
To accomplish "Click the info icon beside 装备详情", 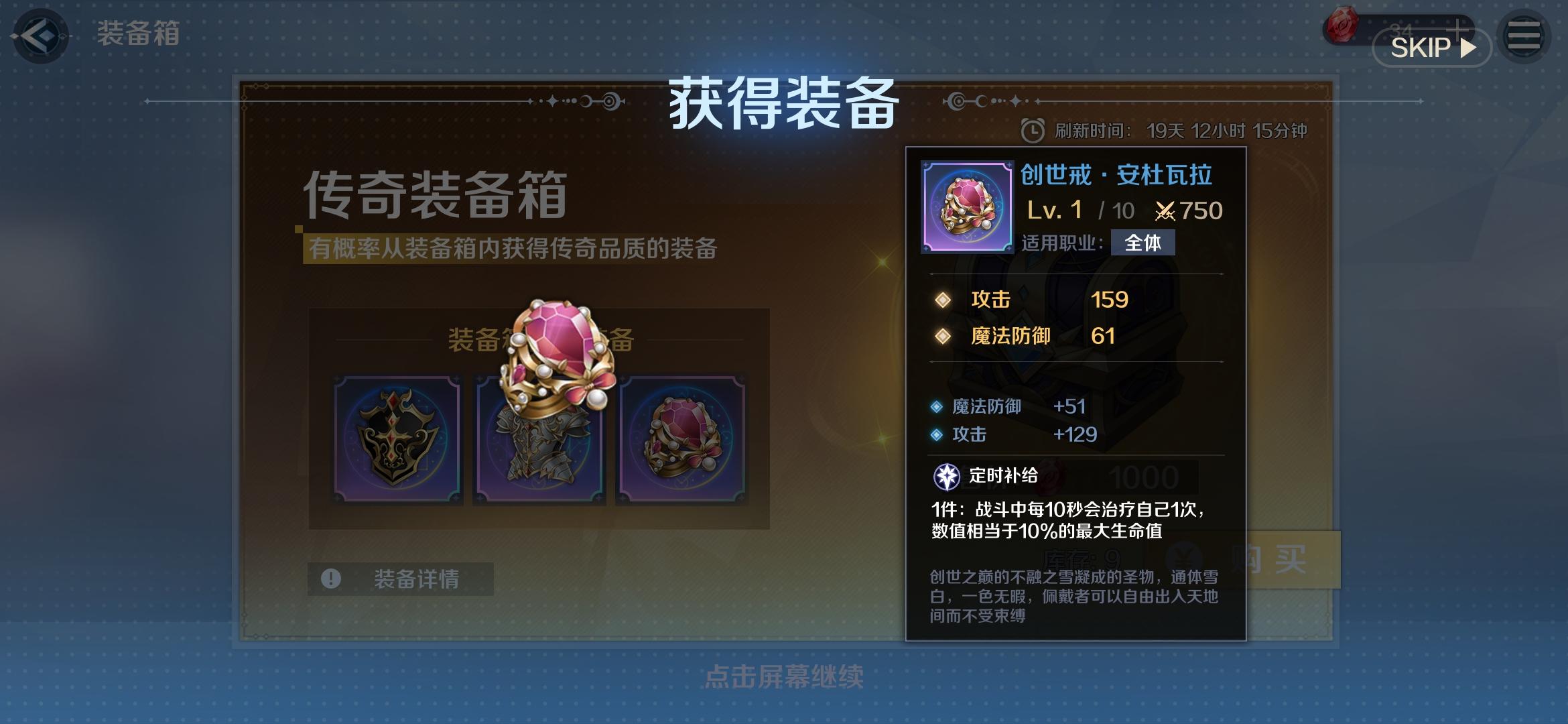I will [x=330, y=578].
